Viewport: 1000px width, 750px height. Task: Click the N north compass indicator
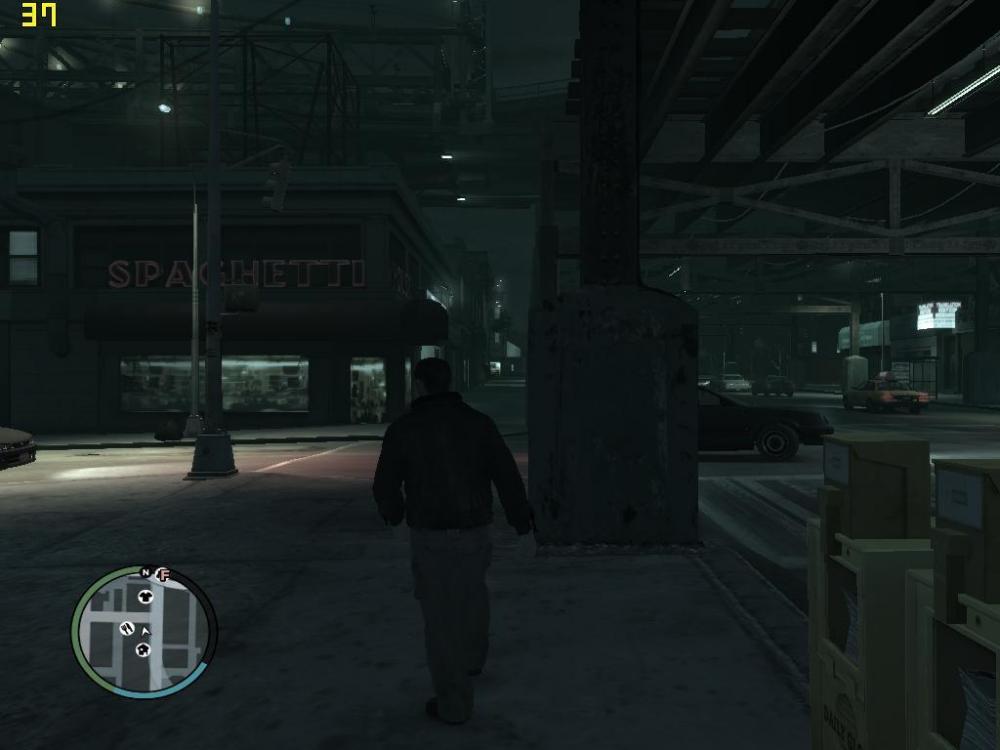[146, 573]
